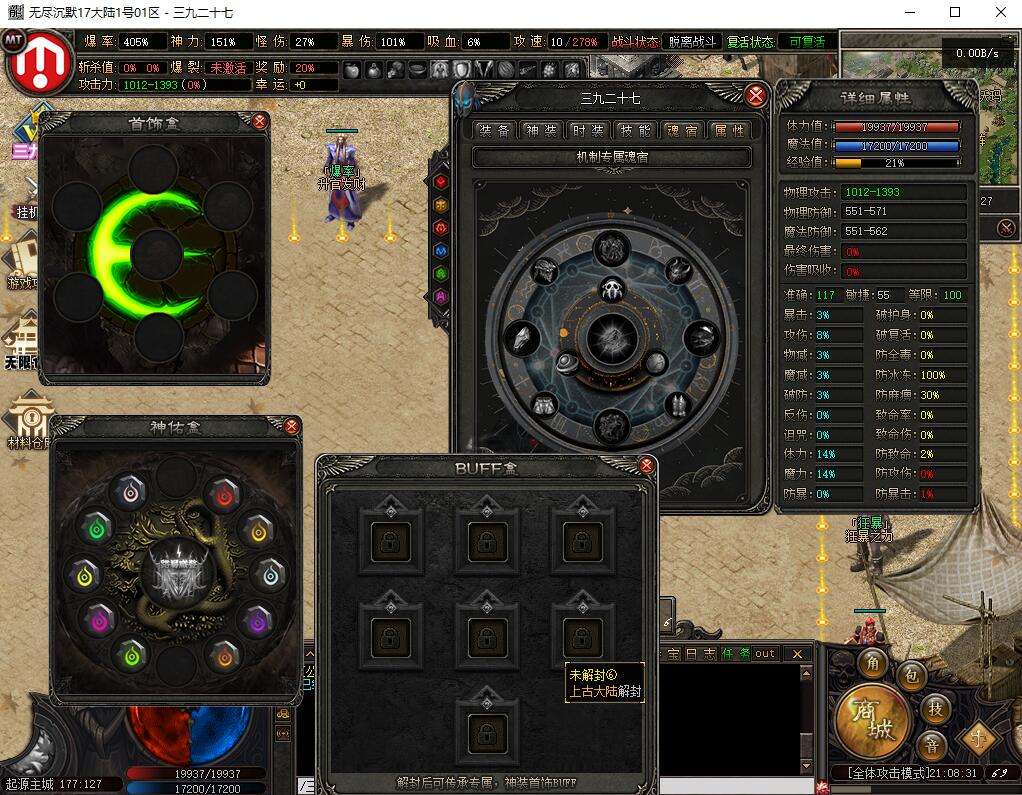Open the character sheet via 角 button
Viewport: 1022px width, 795px height.
[x=873, y=664]
